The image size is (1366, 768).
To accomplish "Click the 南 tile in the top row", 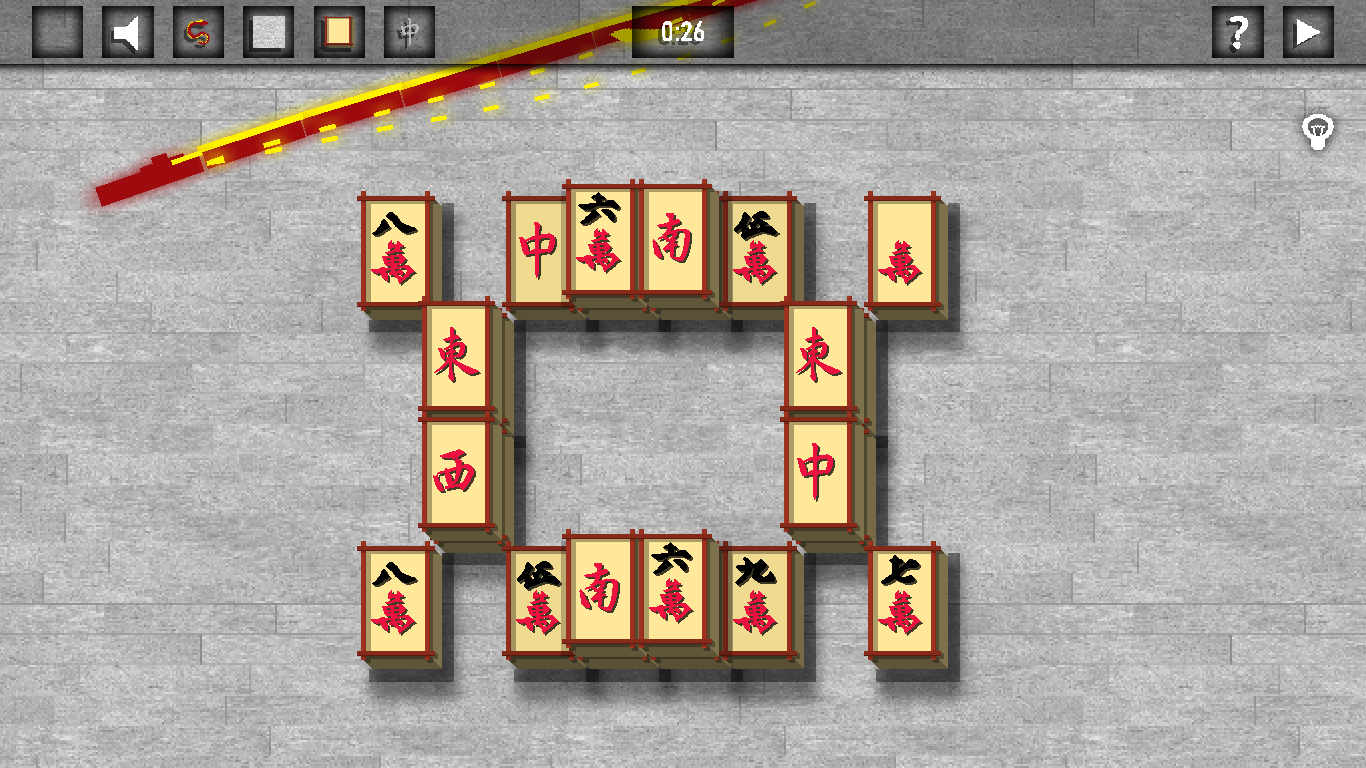I will tap(674, 240).
